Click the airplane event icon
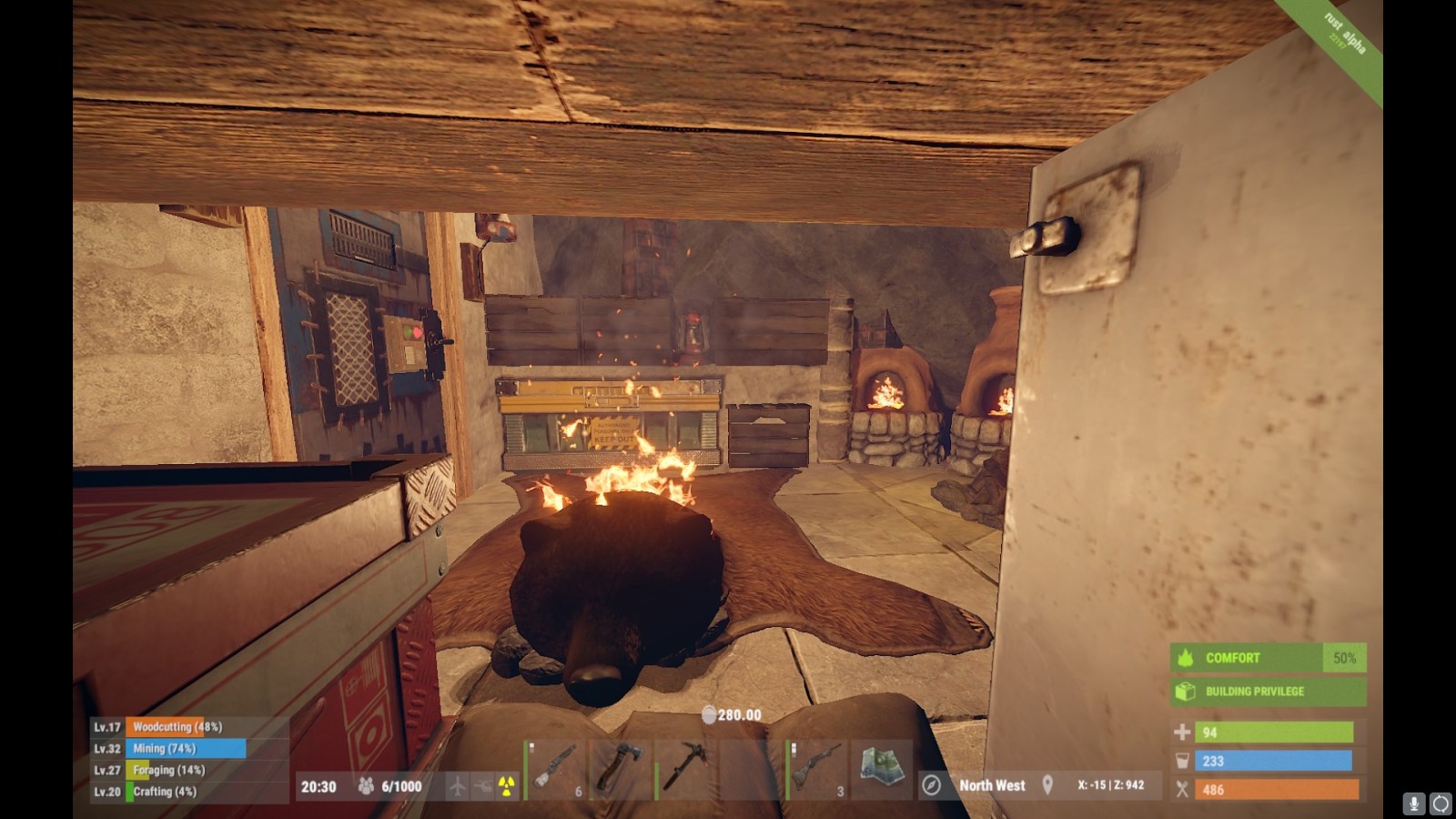1456x819 pixels. coord(457,786)
